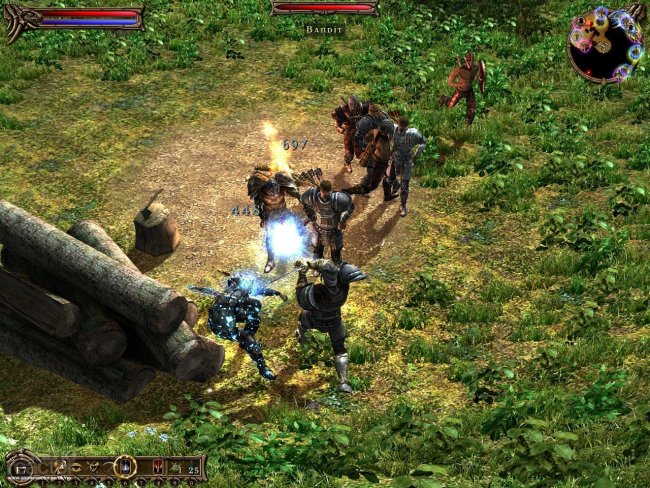Open the circular minimap

(605, 43)
